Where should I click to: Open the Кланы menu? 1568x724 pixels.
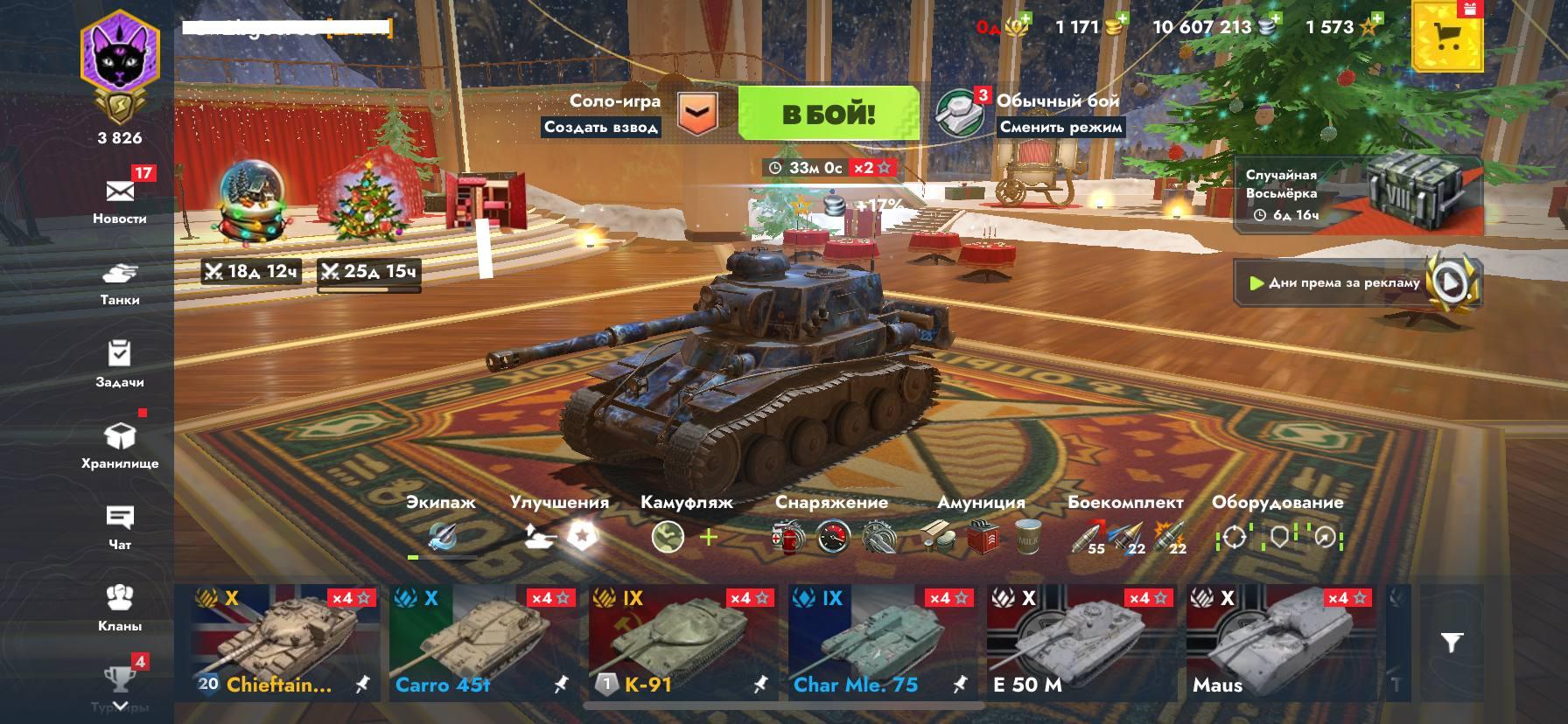[x=120, y=608]
